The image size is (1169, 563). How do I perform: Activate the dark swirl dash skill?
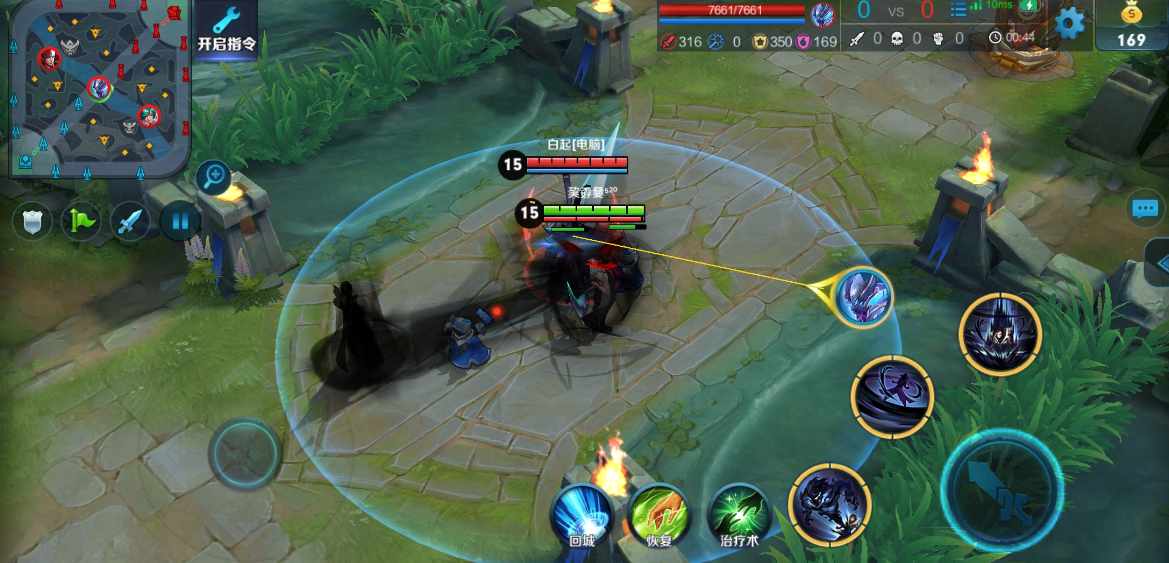(x=892, y=397)
